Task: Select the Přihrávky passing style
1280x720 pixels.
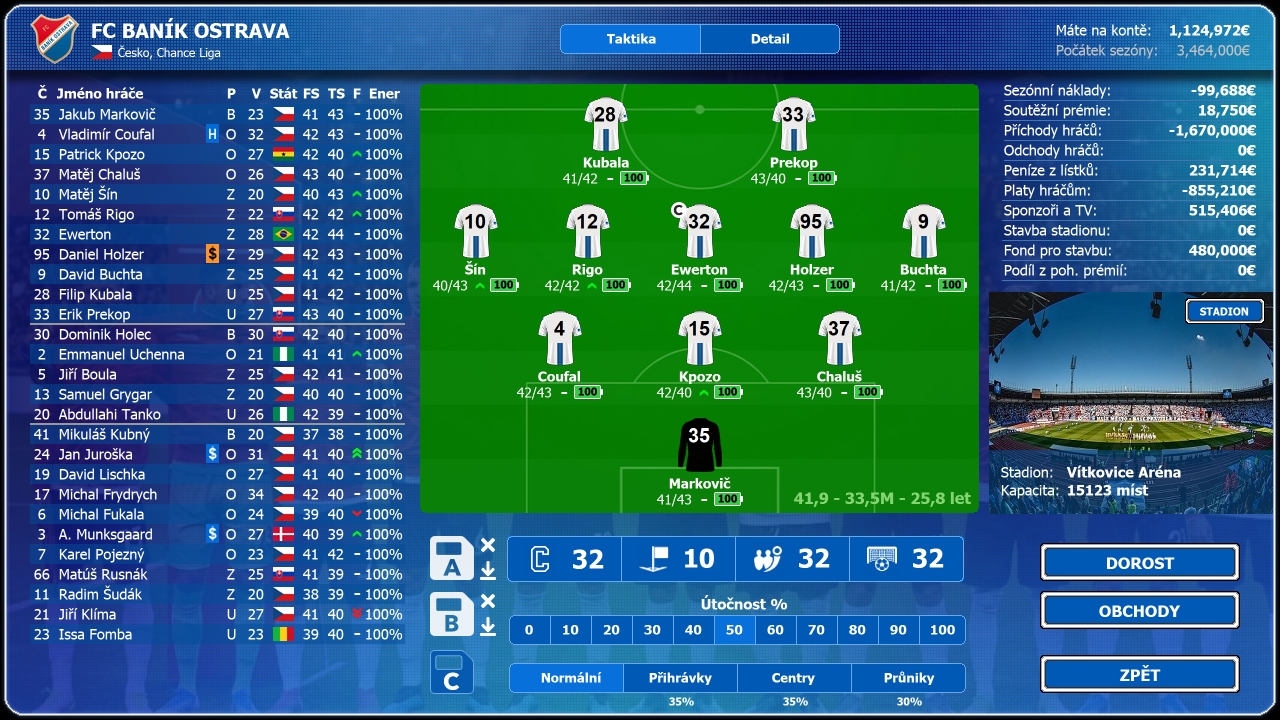Action: pos(680,677)
